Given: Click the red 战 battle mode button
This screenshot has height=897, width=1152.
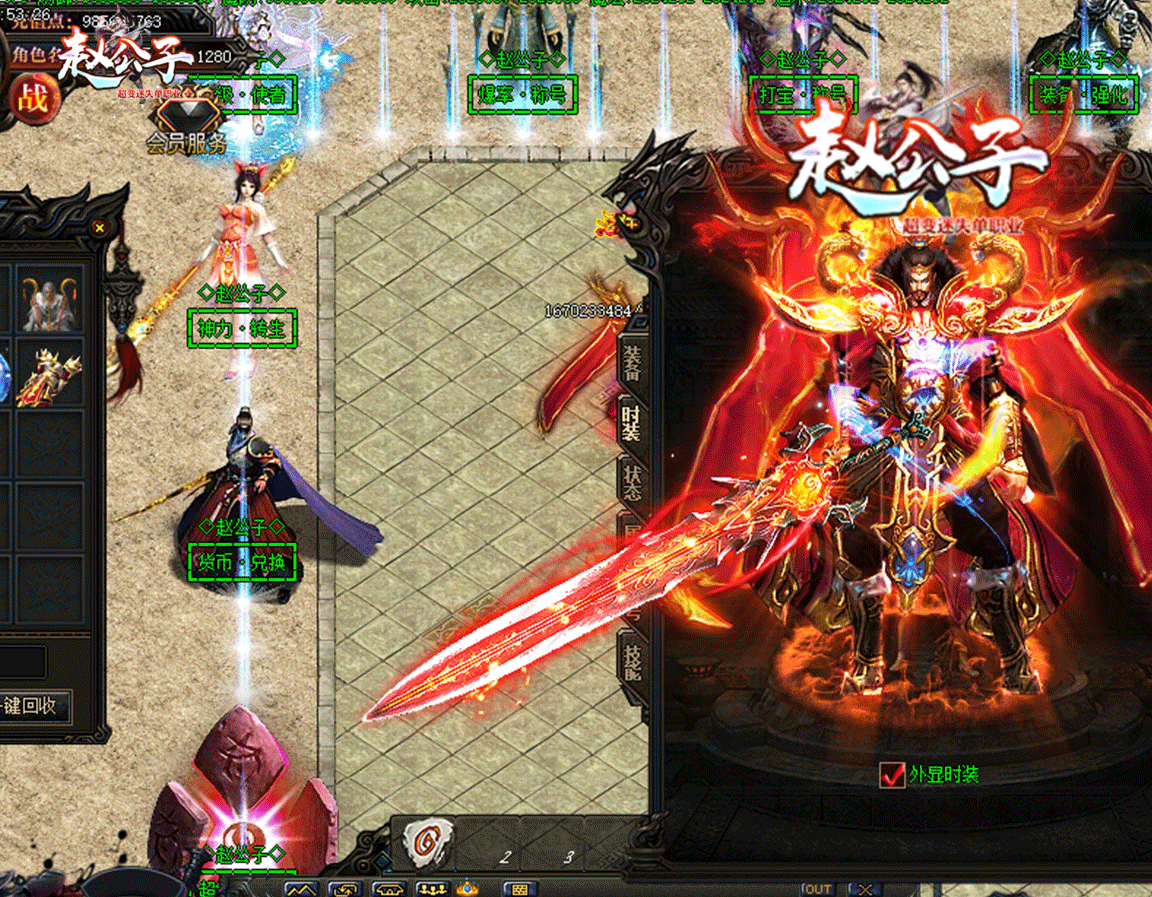Looking at the screenshot, I should coord(33,98).
